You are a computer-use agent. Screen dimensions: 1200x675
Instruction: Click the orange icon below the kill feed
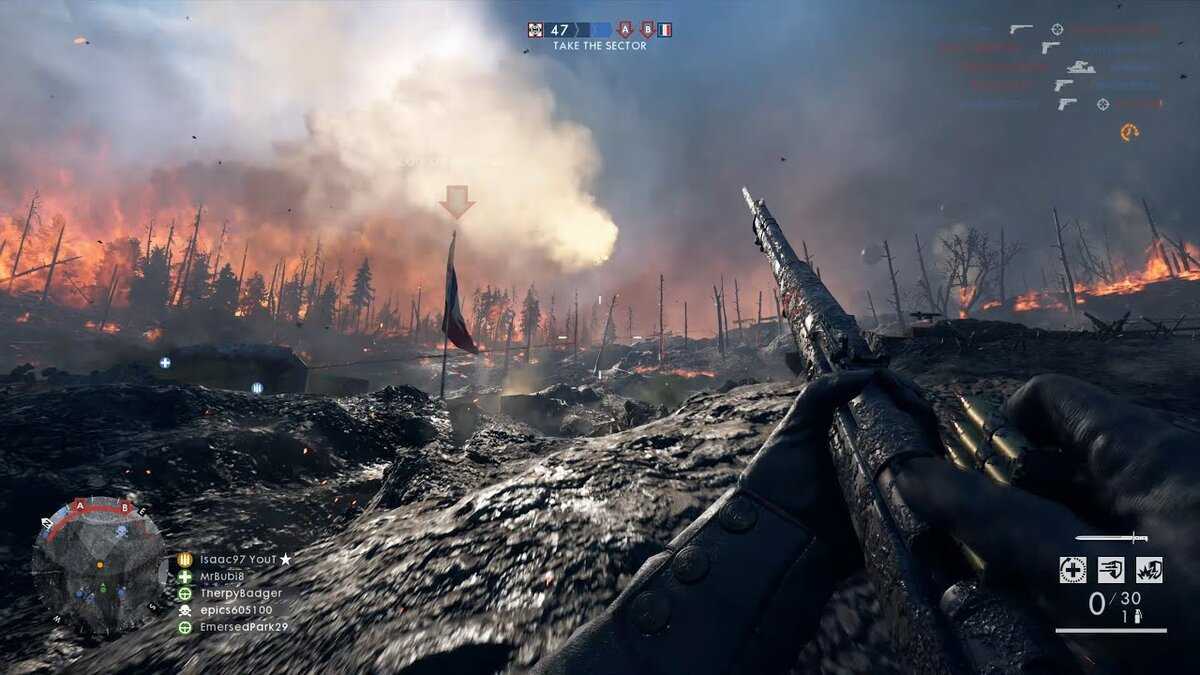pos(1129,132)
